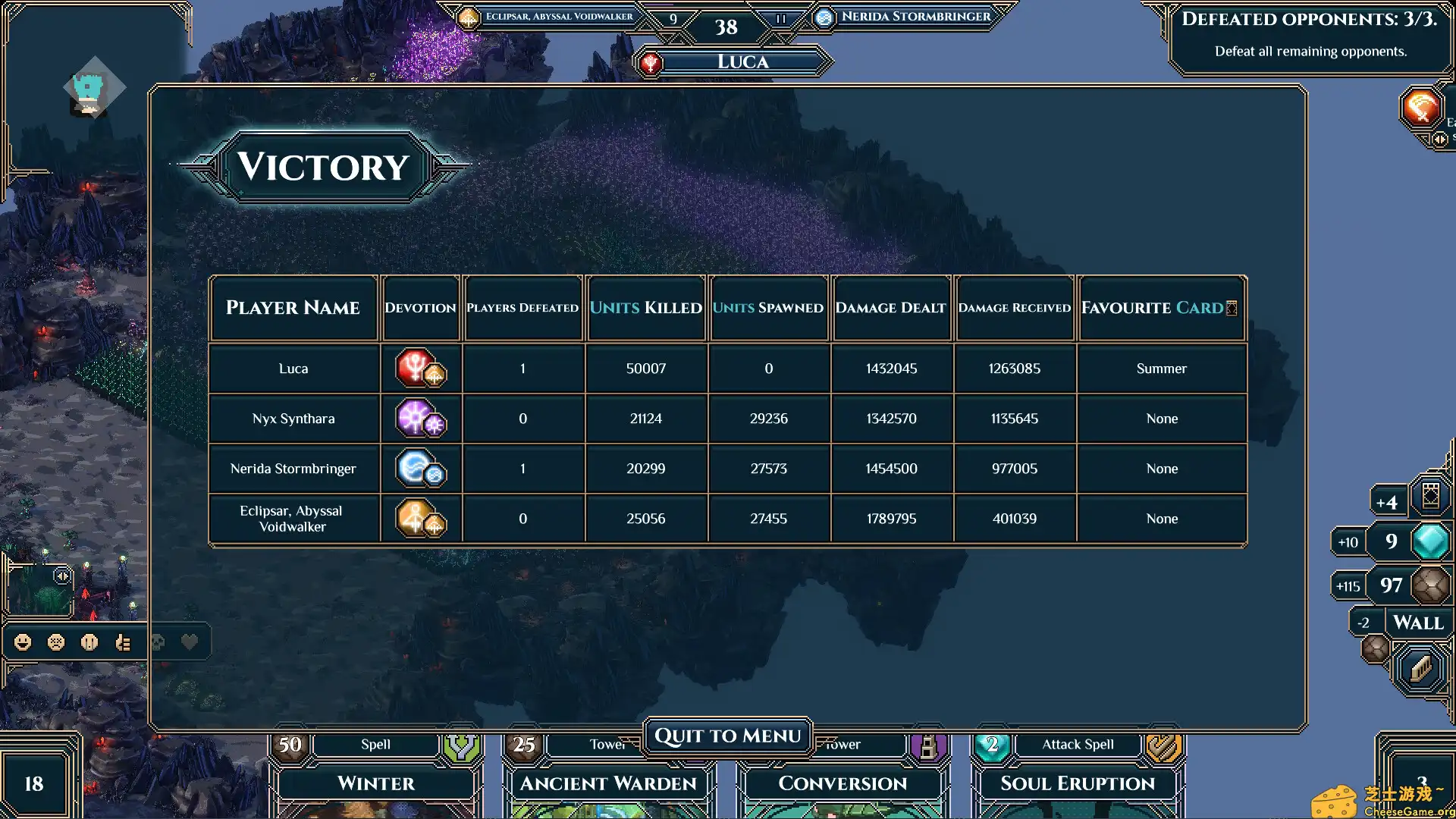Open the card deck icon
The width and height of the screenshot is (1456, 819).
[1430, 496]
